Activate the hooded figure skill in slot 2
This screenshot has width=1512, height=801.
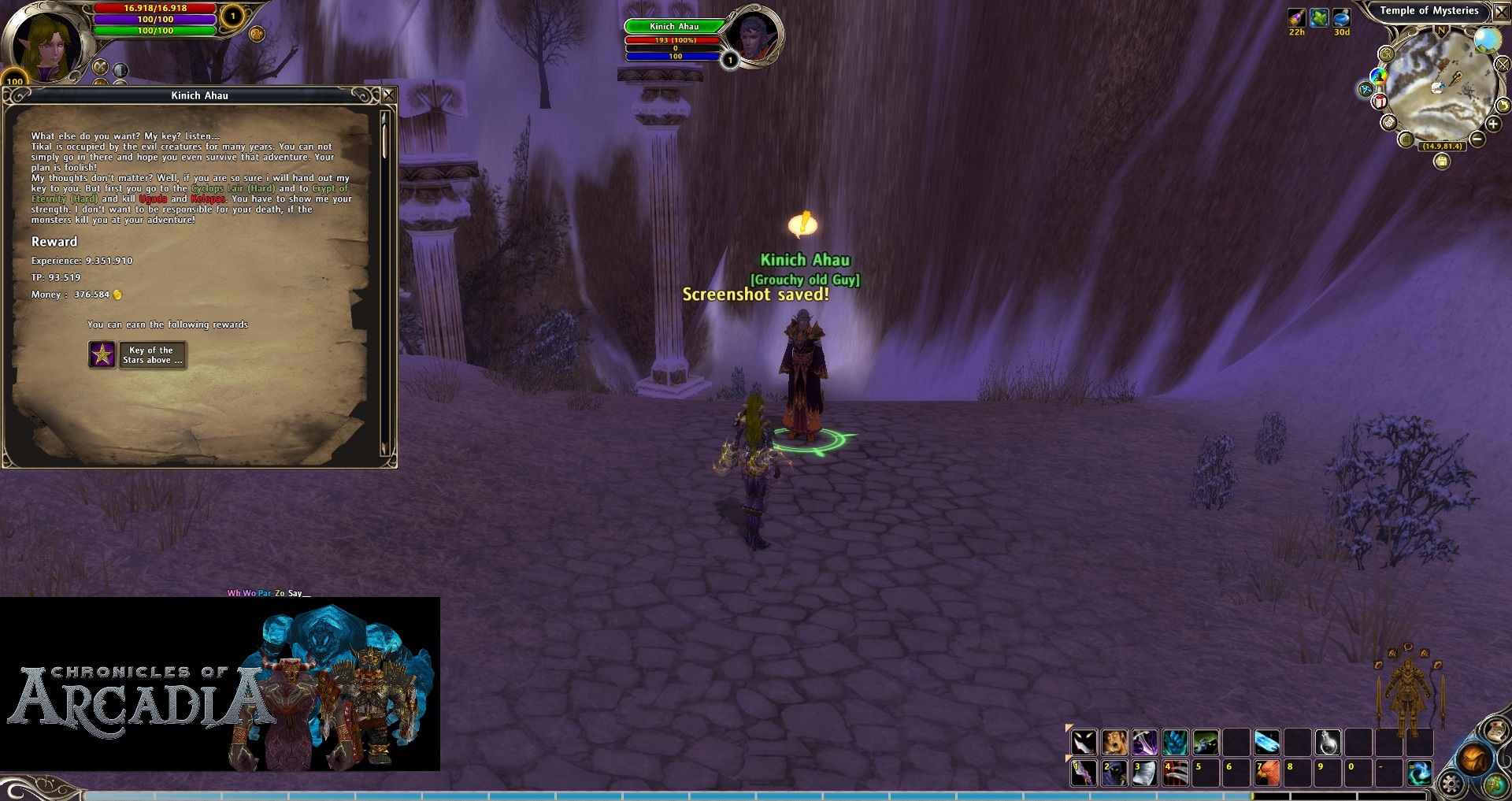click(x=1114, y=773)
